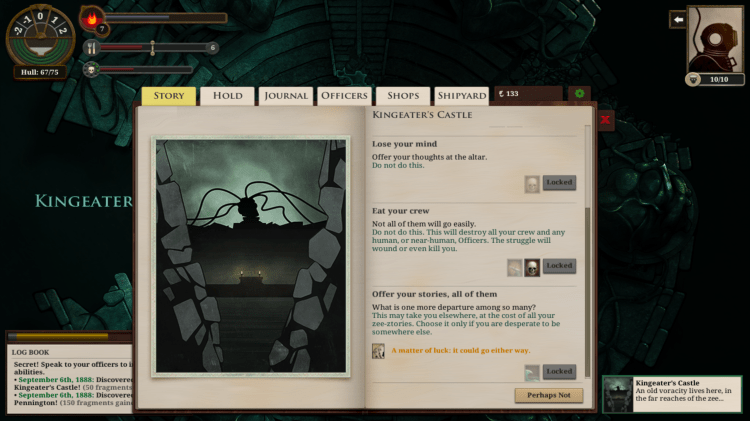Click the skull requirement icon under Eat your crew

coord(532,267)
